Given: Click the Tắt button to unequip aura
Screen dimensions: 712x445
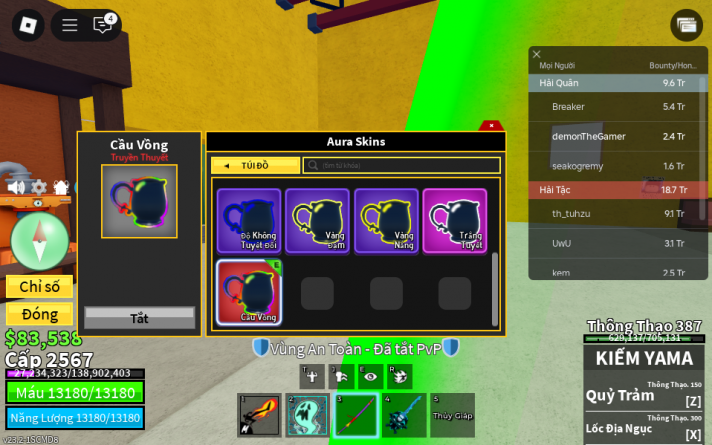Looking at the screenshot, I should point(139,318).
